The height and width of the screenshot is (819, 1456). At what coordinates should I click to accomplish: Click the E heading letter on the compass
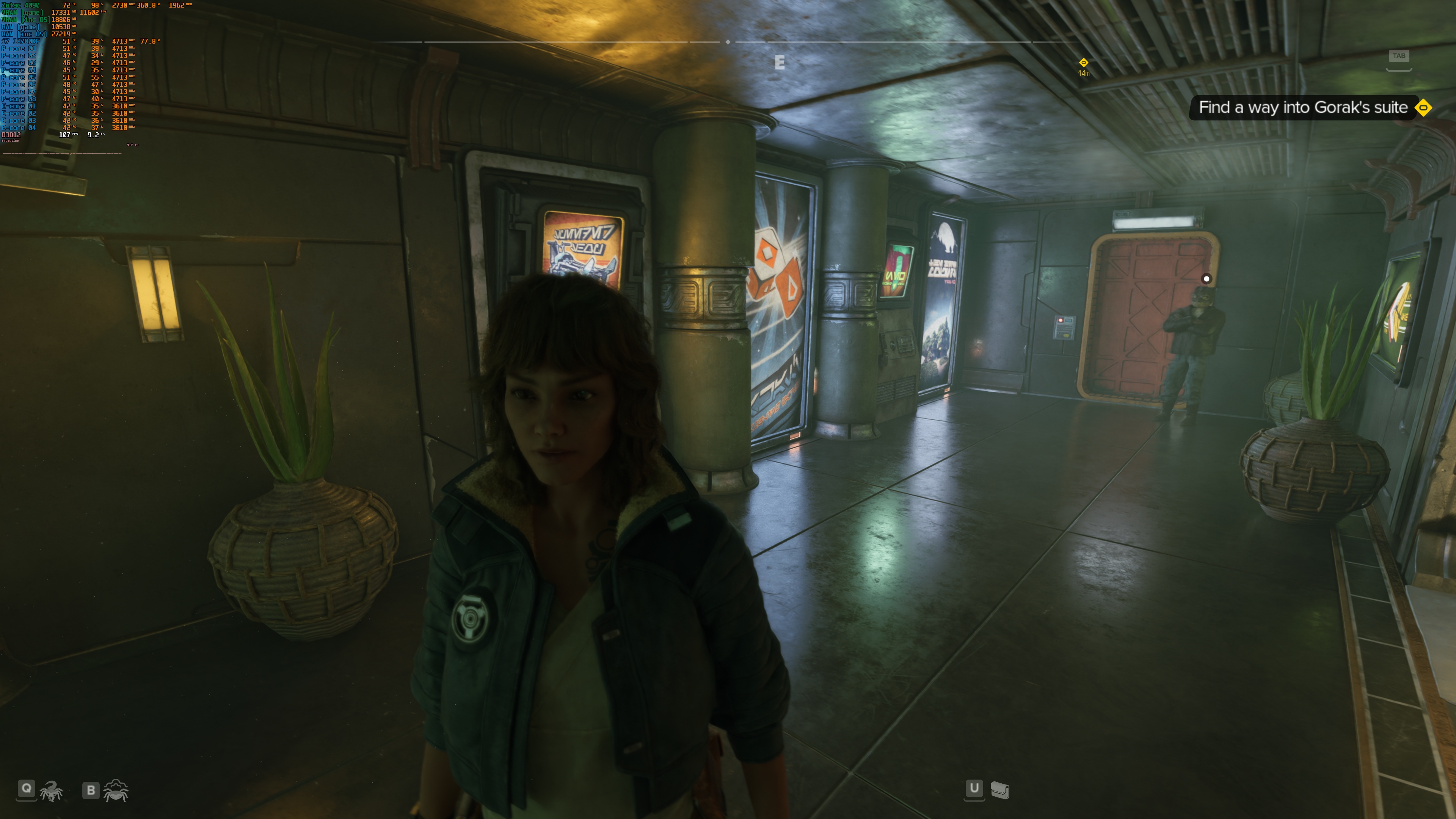tap(780, 63)
